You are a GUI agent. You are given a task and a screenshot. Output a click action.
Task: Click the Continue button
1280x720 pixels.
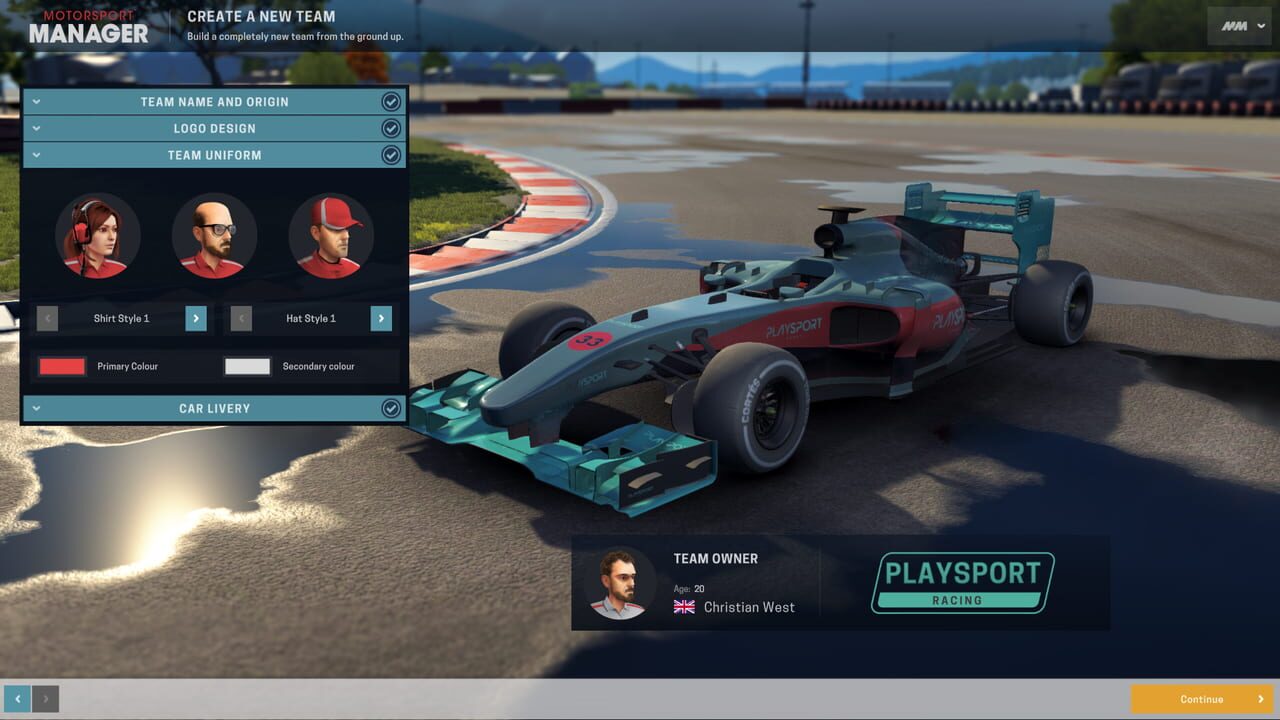pos(1203,698)
